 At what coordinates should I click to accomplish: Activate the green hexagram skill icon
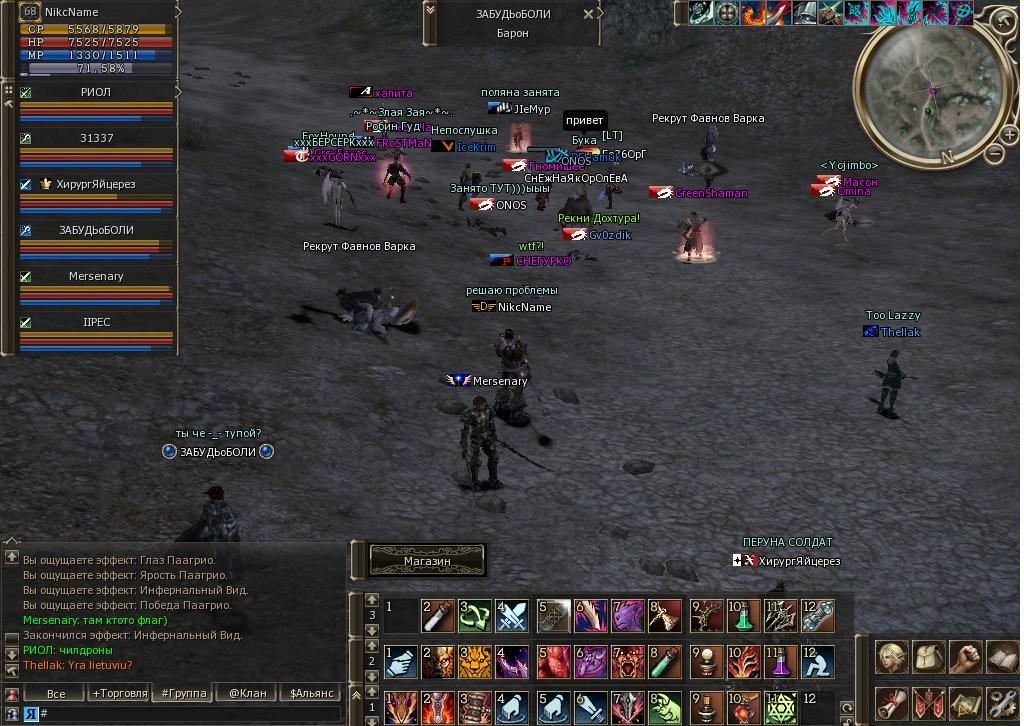tap(780, 706)
